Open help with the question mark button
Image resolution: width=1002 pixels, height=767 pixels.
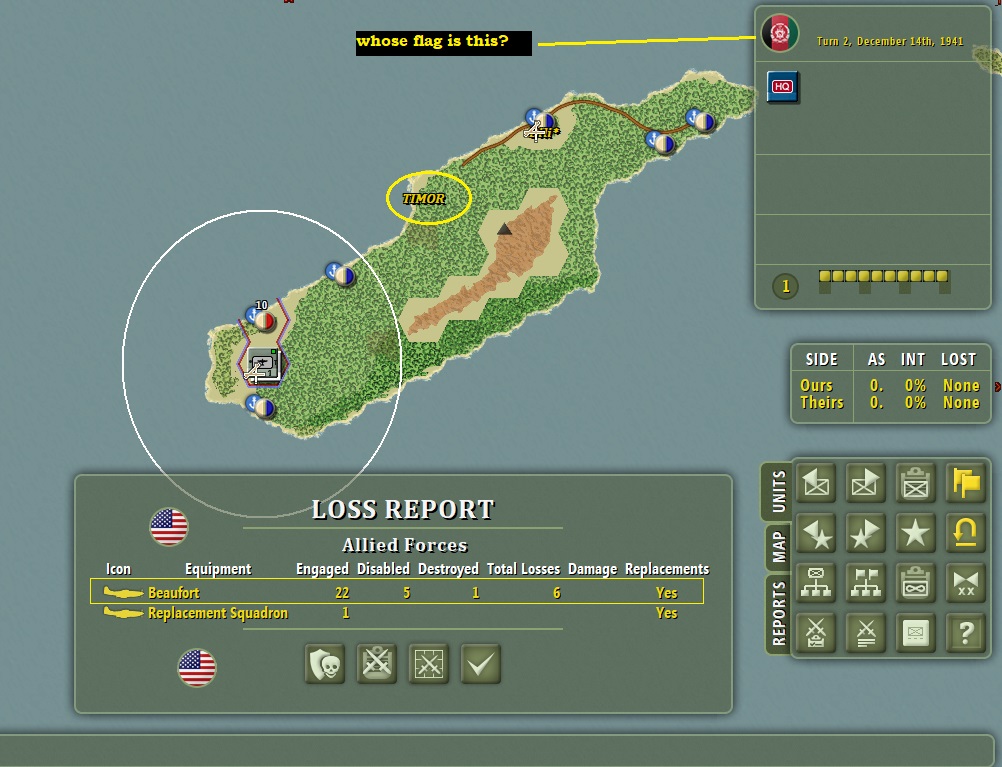click(x=966, y=632)
